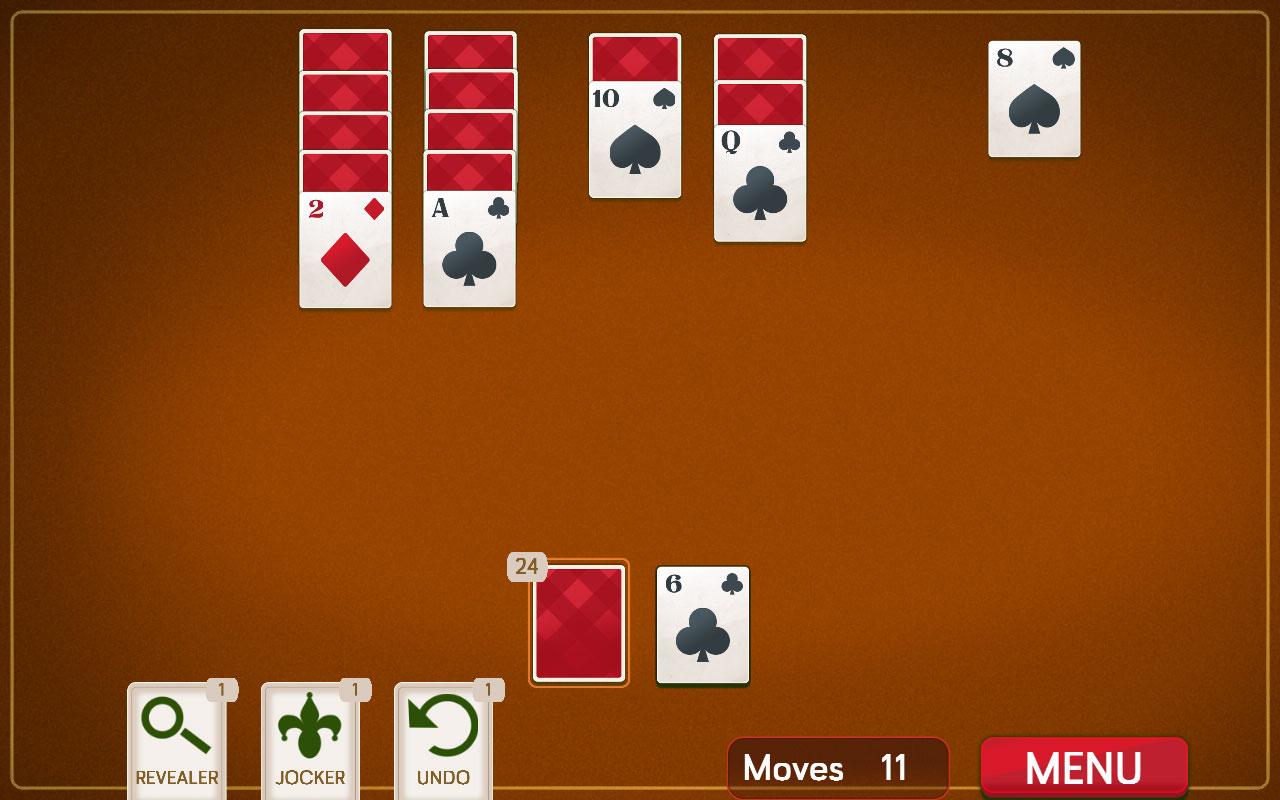The width and height of the screenshot is (1280, 800).
Task: Select the 8 of spades card
Action: (1035, 97)
